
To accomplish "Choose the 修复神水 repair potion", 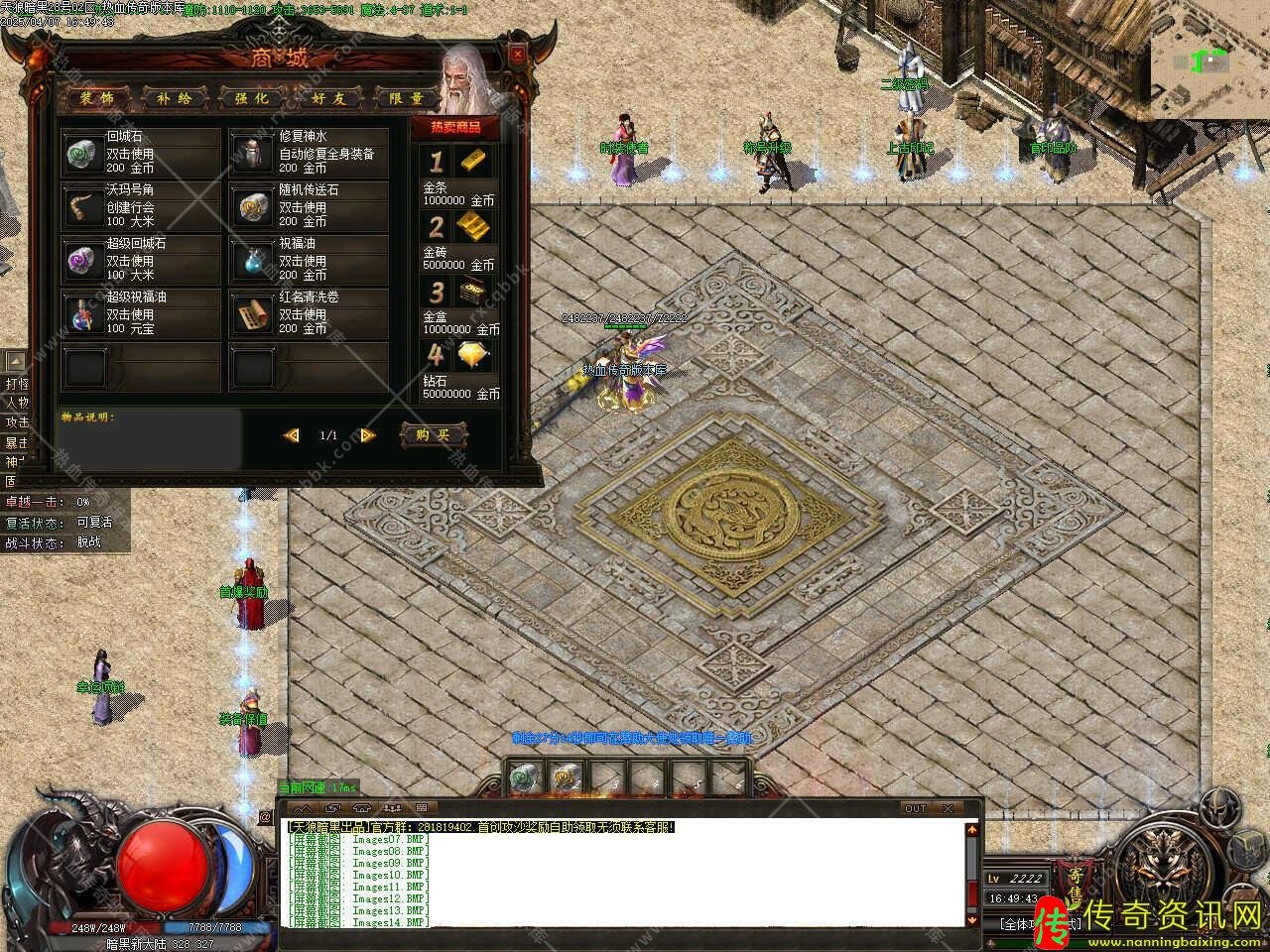I will 252,154.
